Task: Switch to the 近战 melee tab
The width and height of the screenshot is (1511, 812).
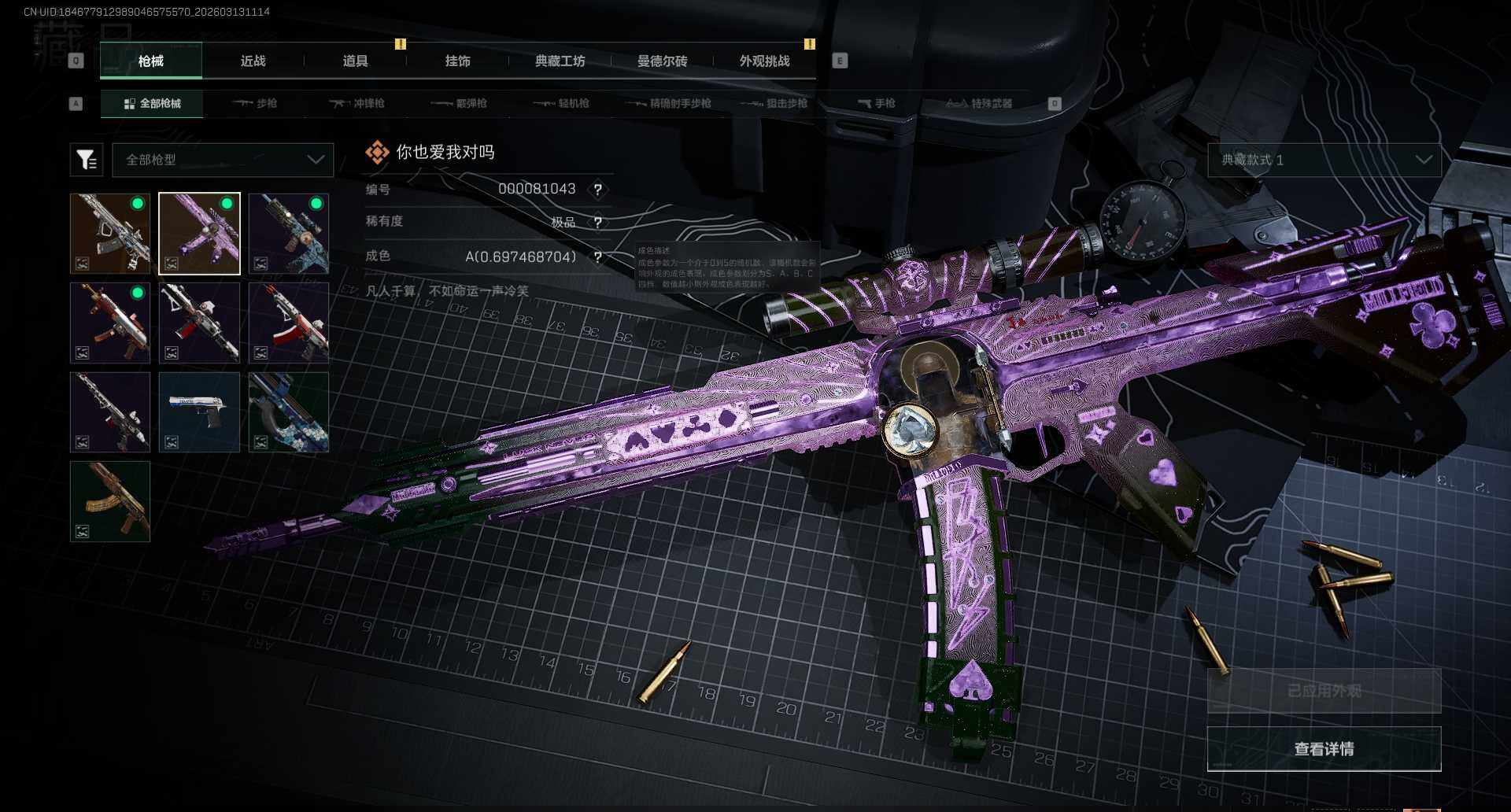Action: point(253,61)
